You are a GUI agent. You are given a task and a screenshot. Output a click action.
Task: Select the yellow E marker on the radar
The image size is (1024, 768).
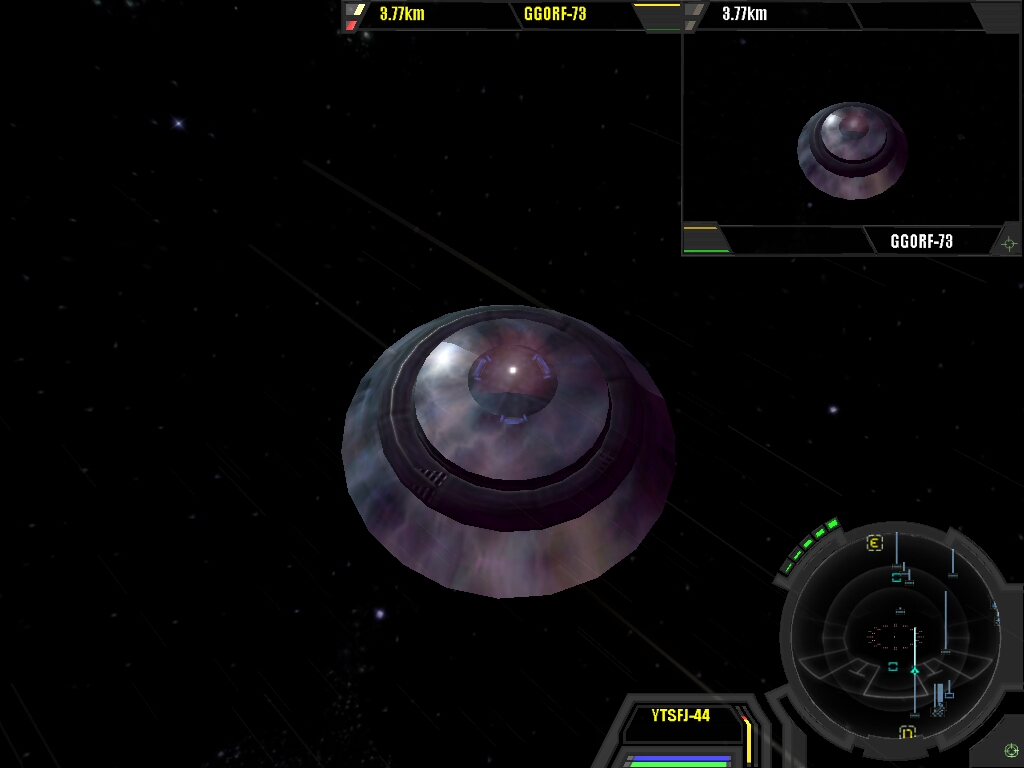tap(874, 543)
